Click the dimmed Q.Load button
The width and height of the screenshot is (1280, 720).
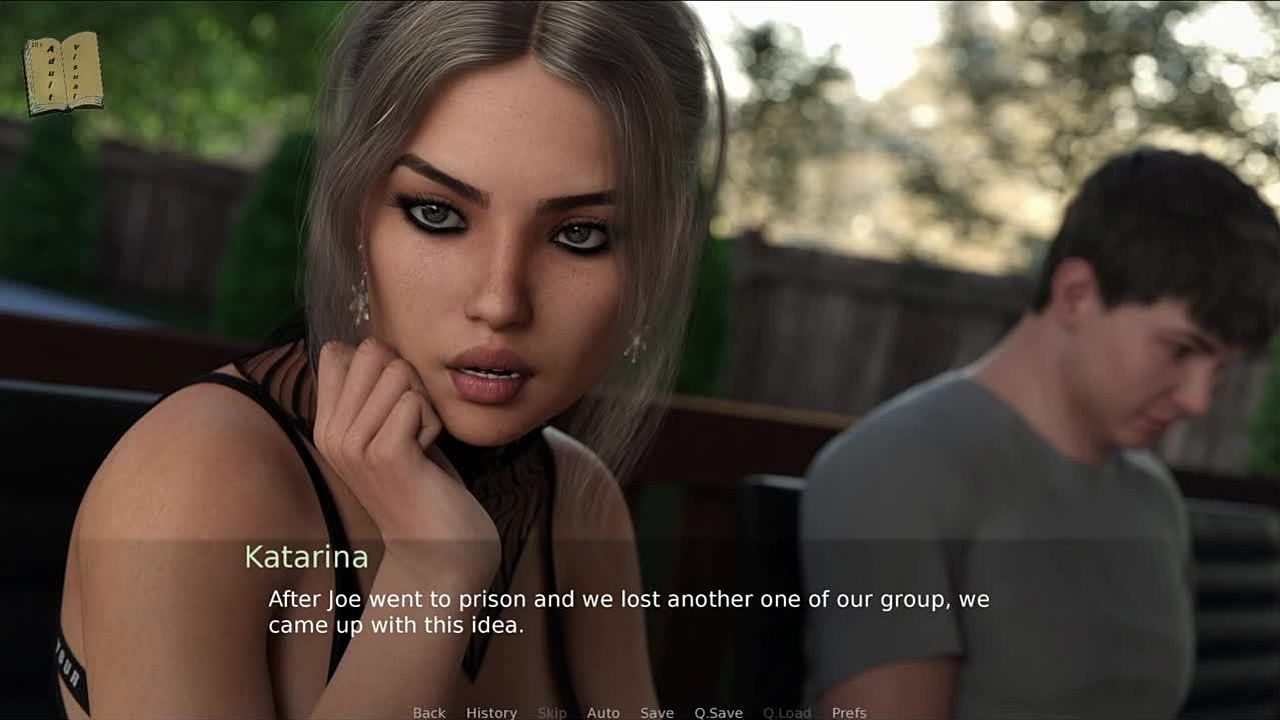tap(787, 712)
